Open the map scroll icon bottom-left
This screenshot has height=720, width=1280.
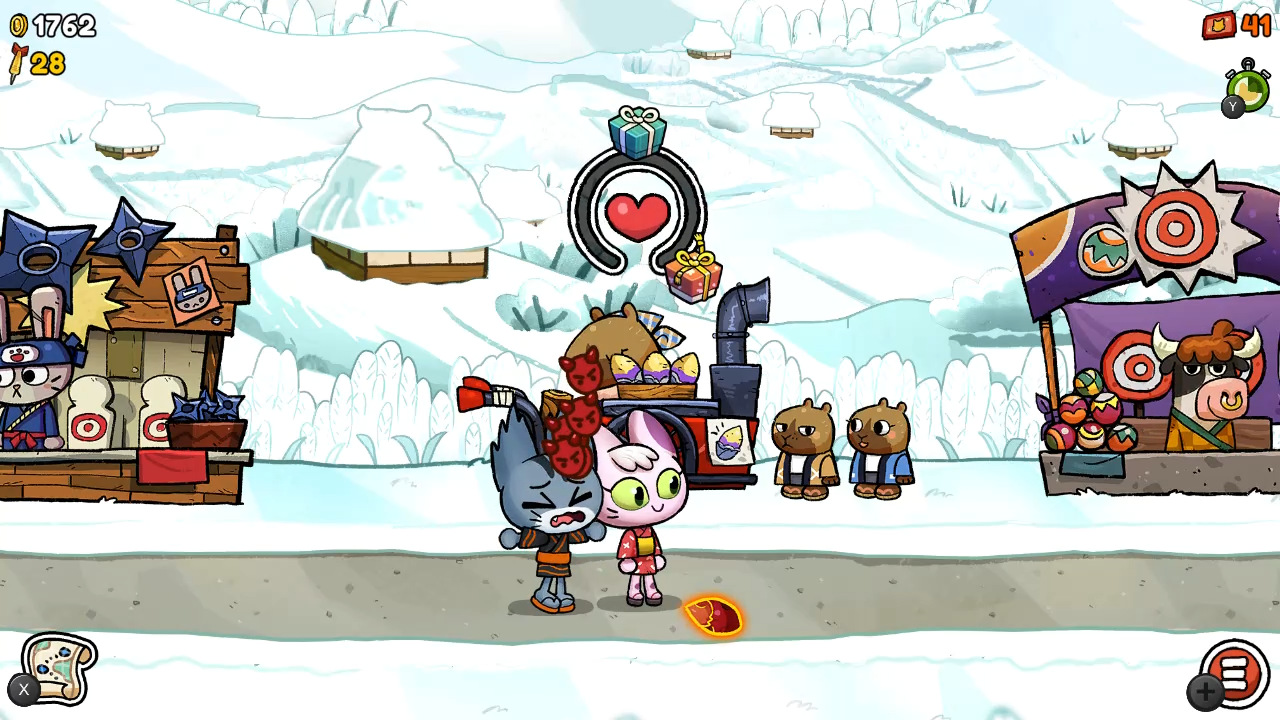tap(58, 670)
